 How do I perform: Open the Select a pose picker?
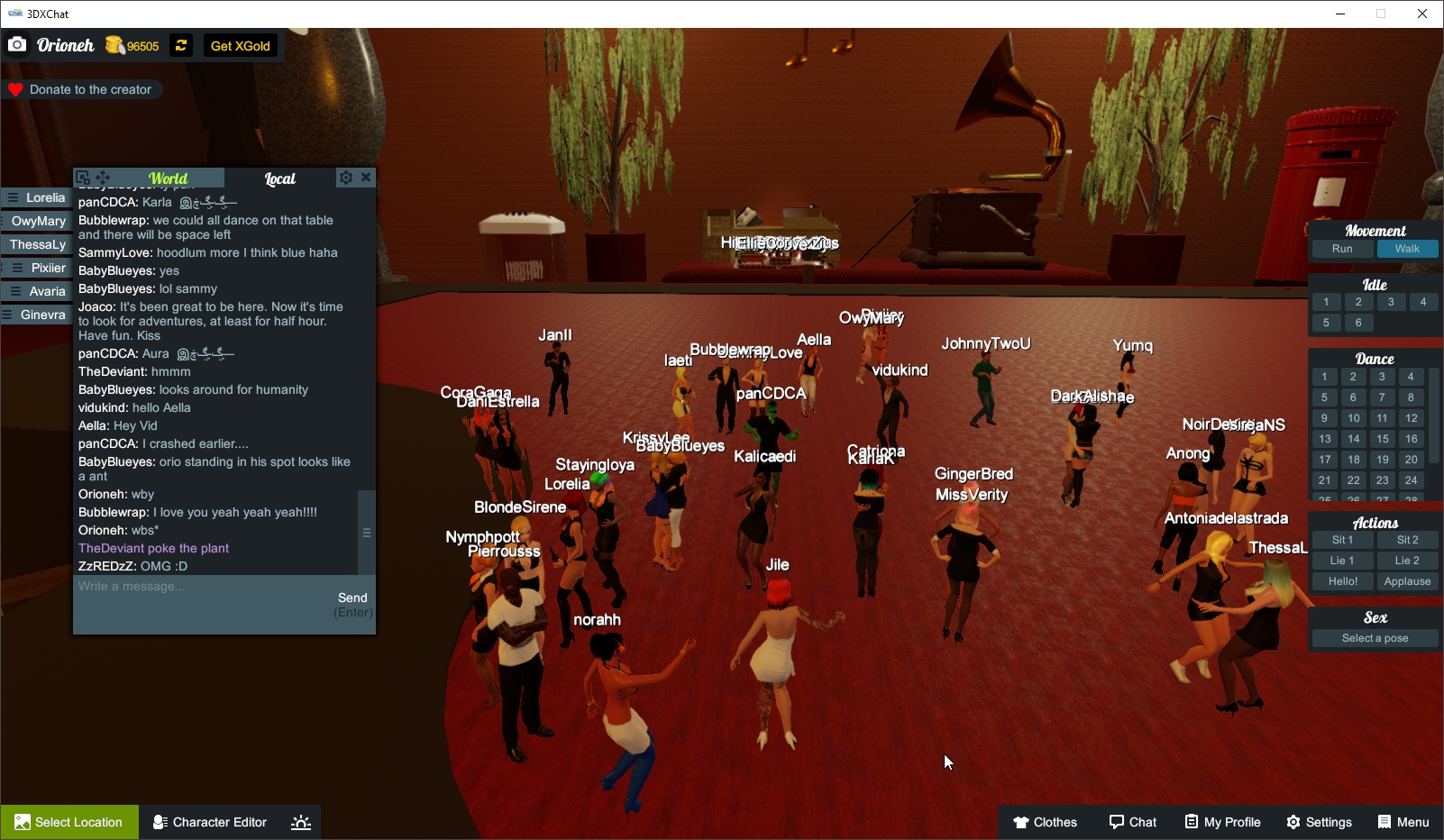1374,637
